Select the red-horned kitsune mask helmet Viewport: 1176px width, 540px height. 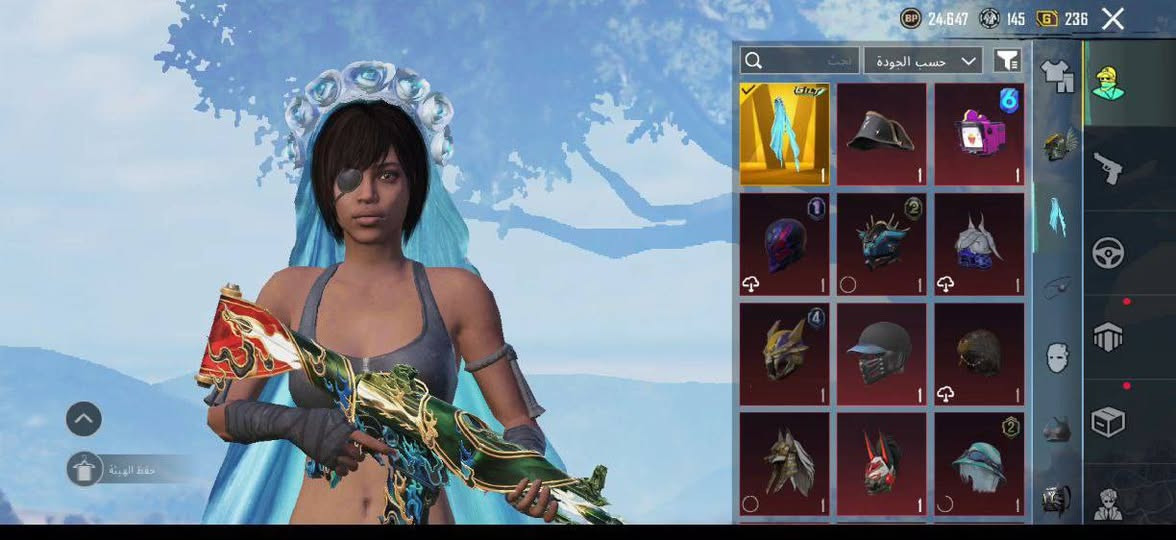881,464
